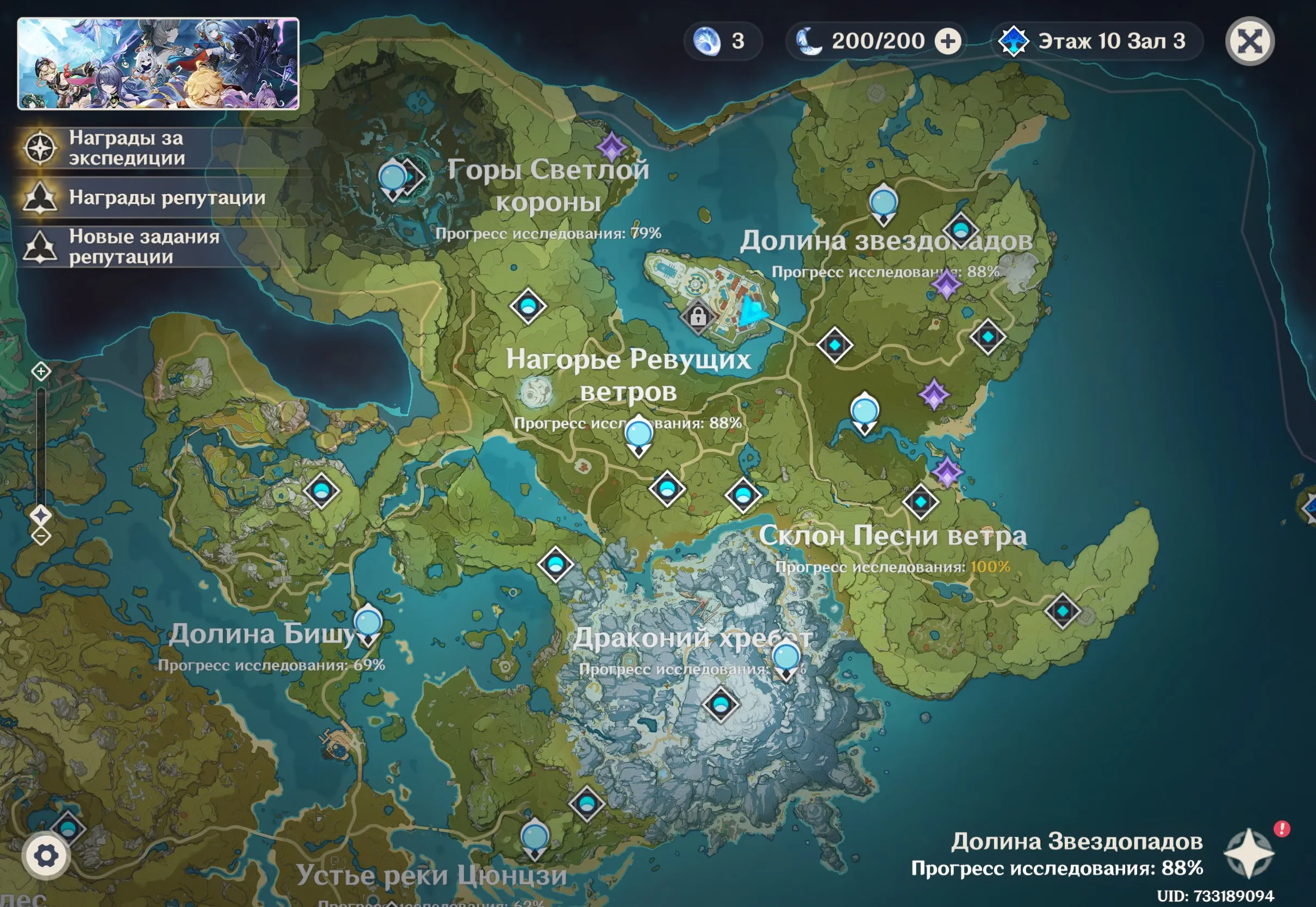The width and height of the screenshot is (1316, 907).
Task: Open the event banner thumbnail
Action: click(158, 64)
